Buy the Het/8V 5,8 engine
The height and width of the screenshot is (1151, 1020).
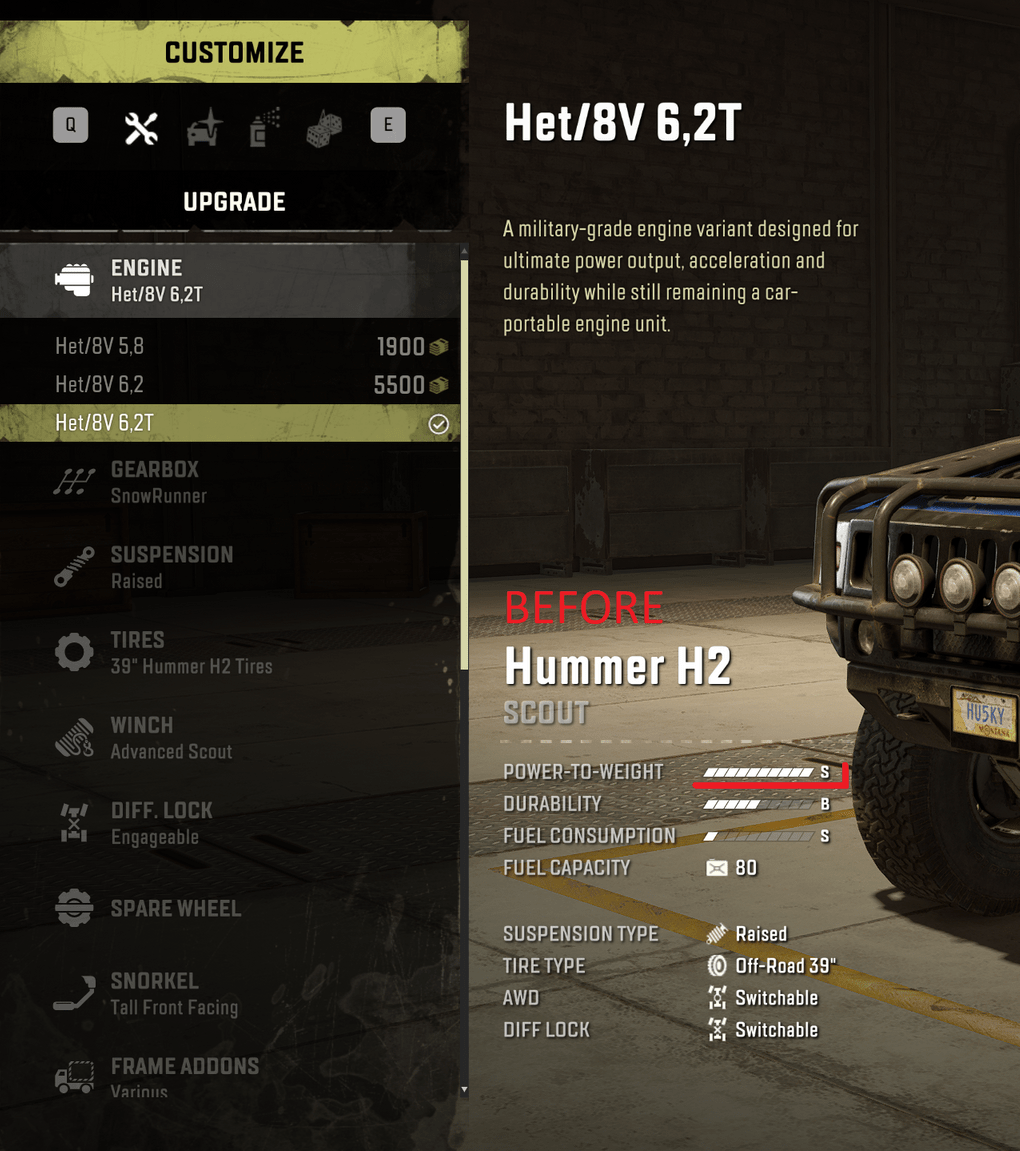230,347
